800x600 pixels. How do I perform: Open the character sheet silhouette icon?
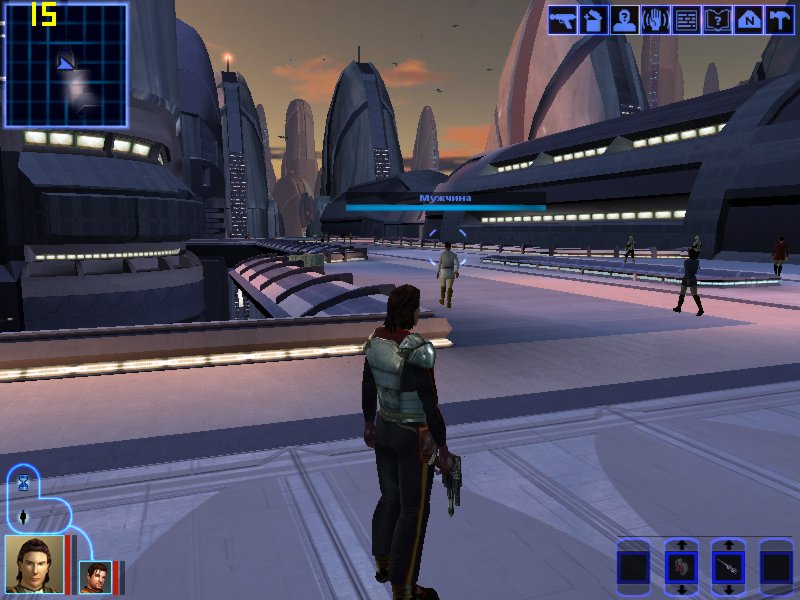tap(624, 20)
